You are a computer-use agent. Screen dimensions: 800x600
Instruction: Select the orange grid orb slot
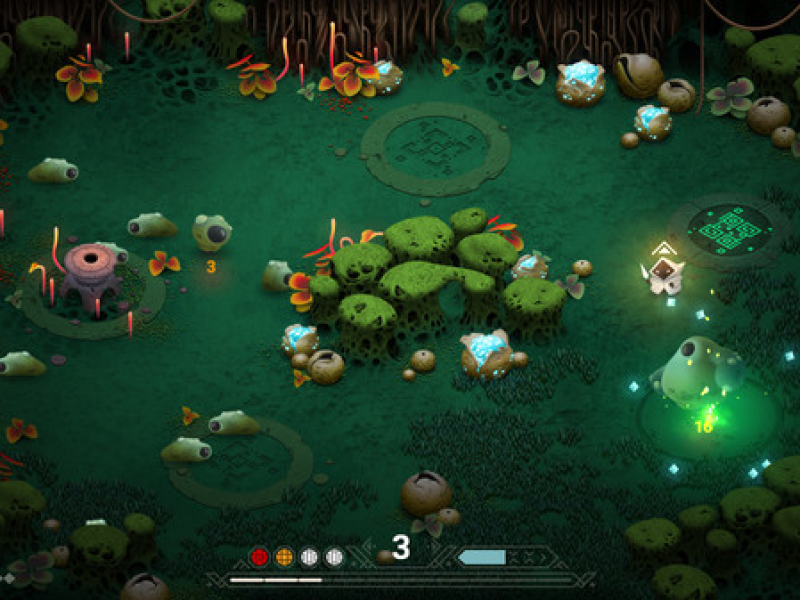click(x=284, y=557)
